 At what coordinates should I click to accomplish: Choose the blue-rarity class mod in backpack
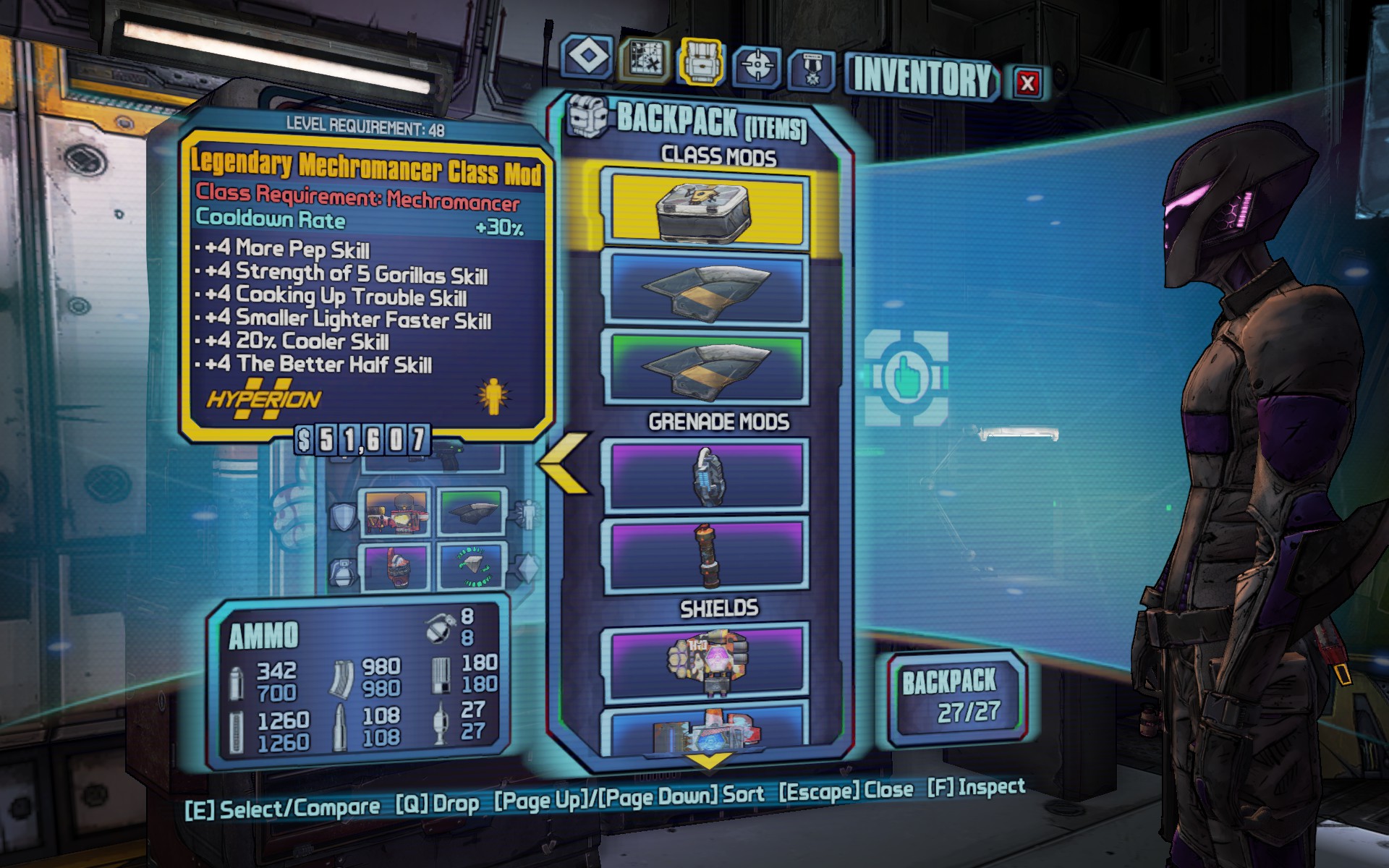click(x=706, y=289)
